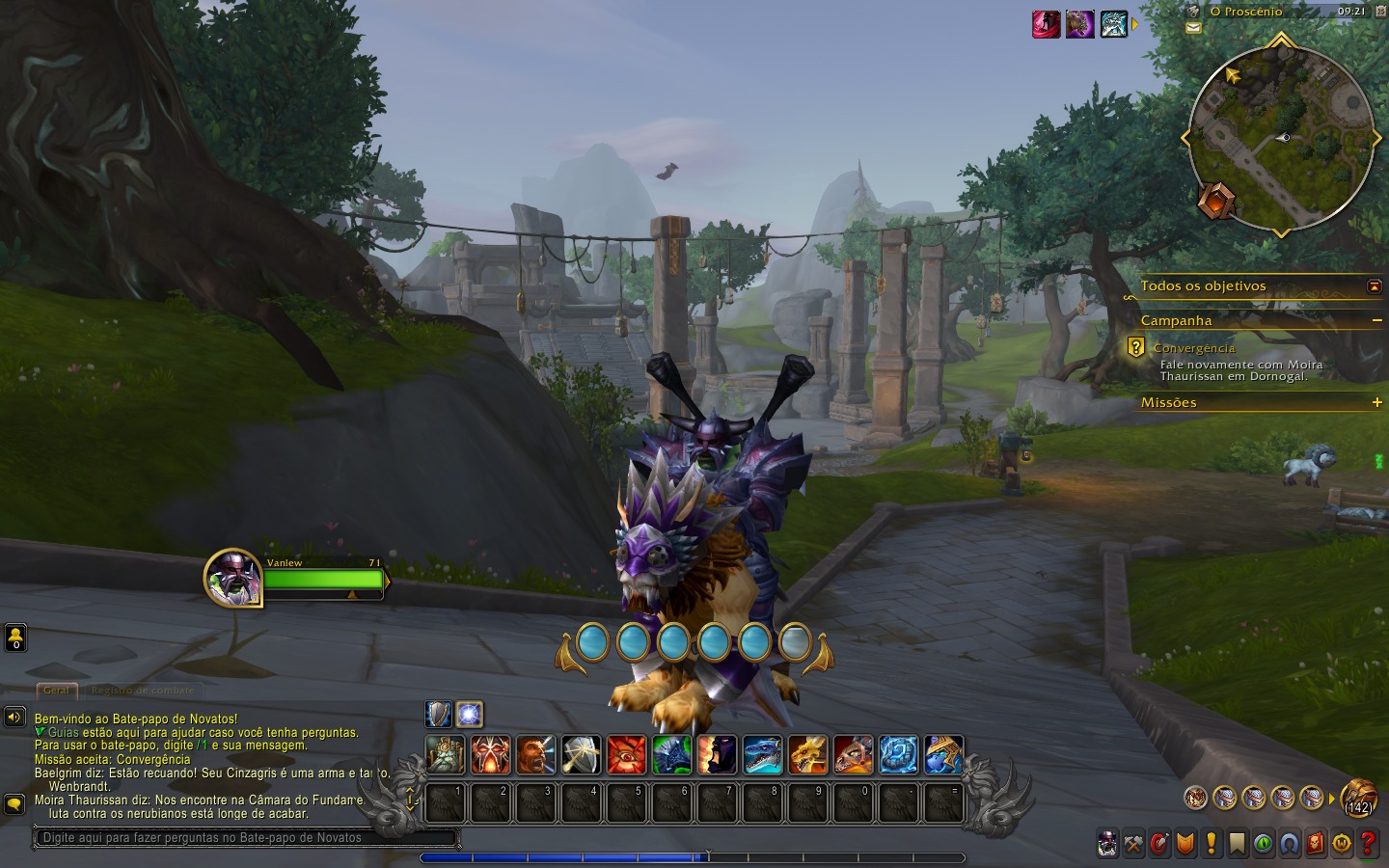Collapse the Campanha objectives section

click(x=1376, y=320)
